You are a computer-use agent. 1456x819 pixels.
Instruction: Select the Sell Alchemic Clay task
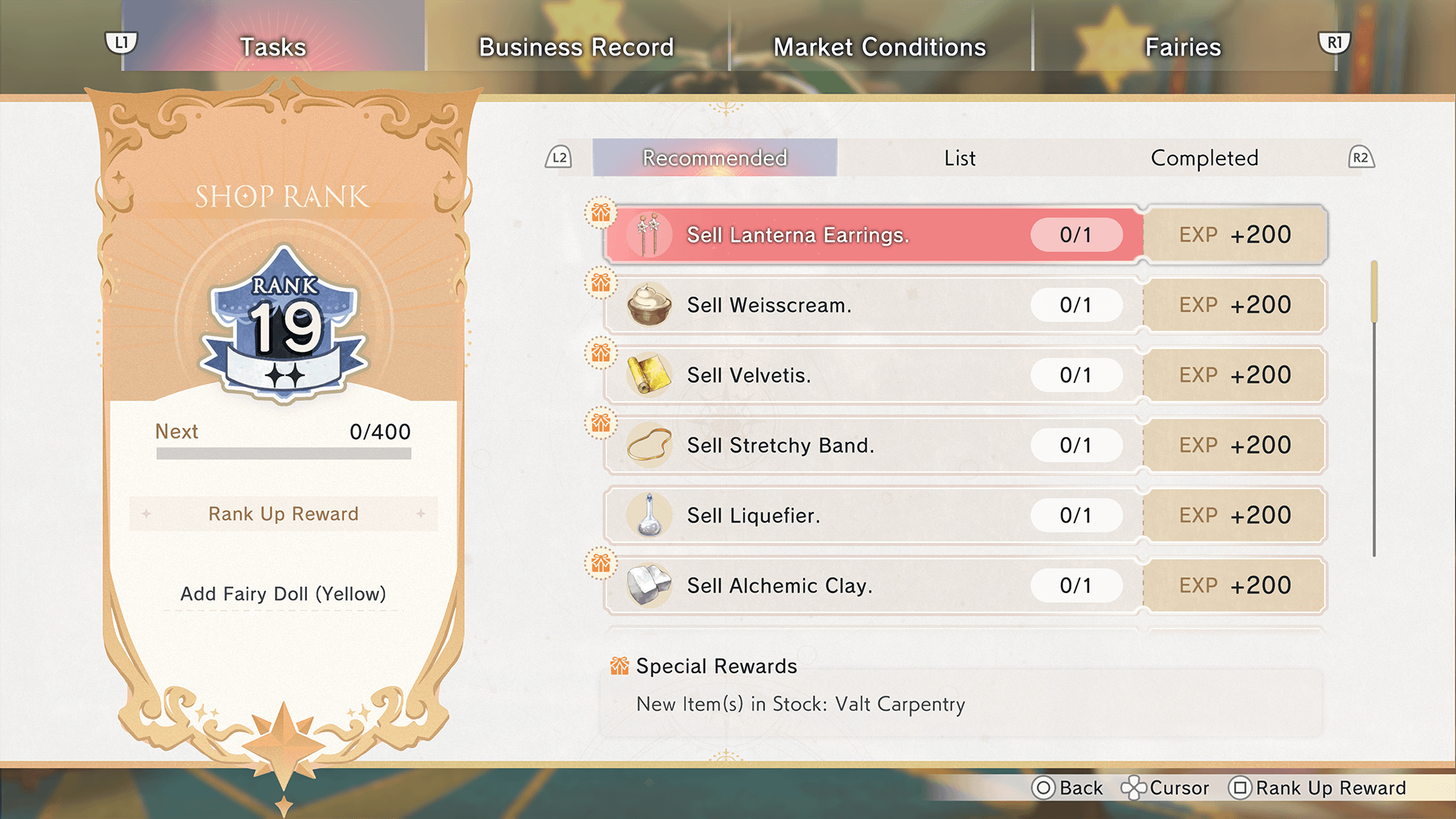pyautogui.click(x=872, y=585)
